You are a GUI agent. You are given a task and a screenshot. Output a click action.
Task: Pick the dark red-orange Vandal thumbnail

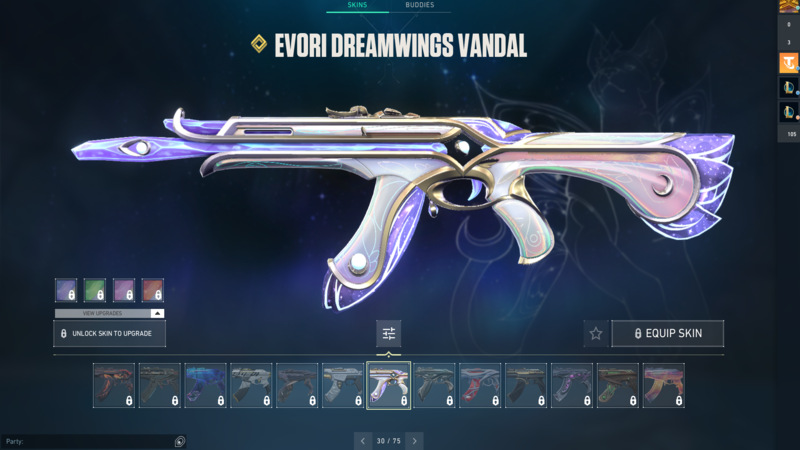113,385
